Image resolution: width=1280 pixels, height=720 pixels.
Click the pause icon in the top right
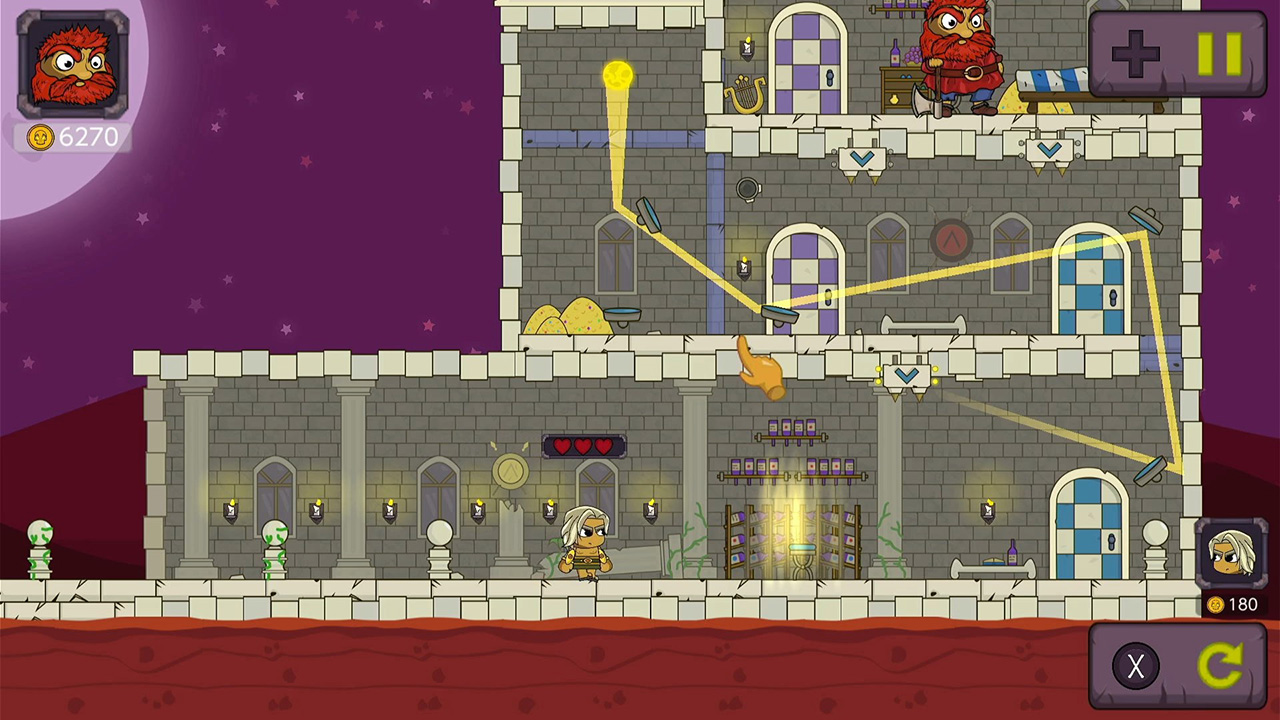(1218, 54)
